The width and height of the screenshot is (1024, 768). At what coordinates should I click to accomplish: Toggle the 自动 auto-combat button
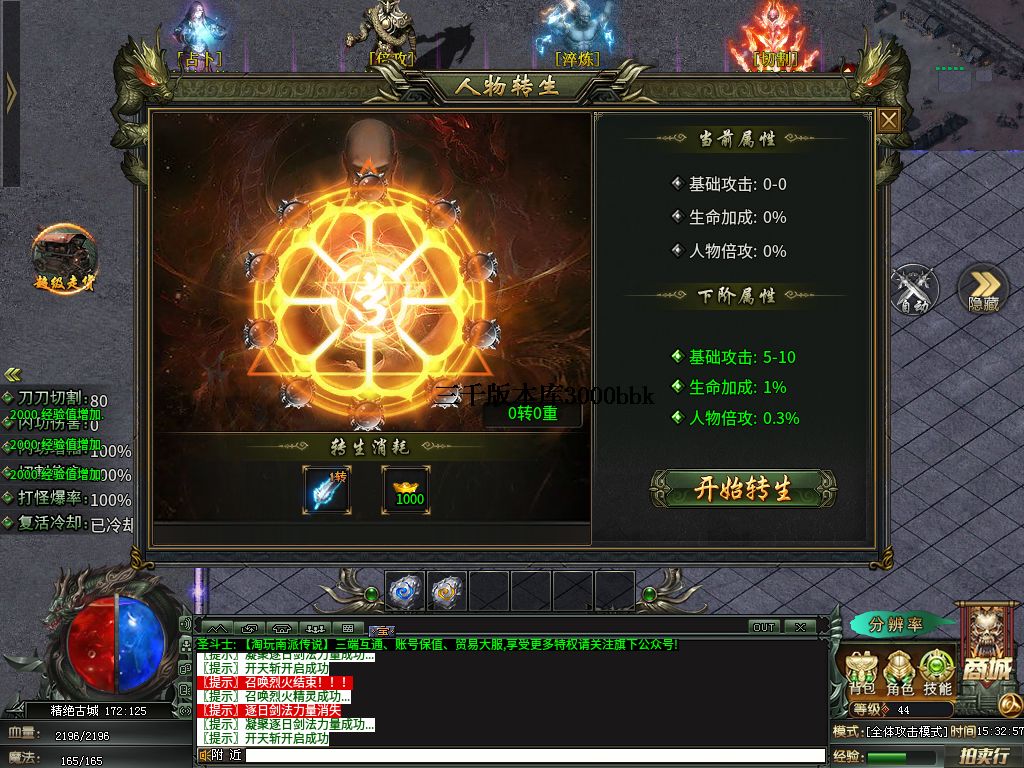pos(915,289)
